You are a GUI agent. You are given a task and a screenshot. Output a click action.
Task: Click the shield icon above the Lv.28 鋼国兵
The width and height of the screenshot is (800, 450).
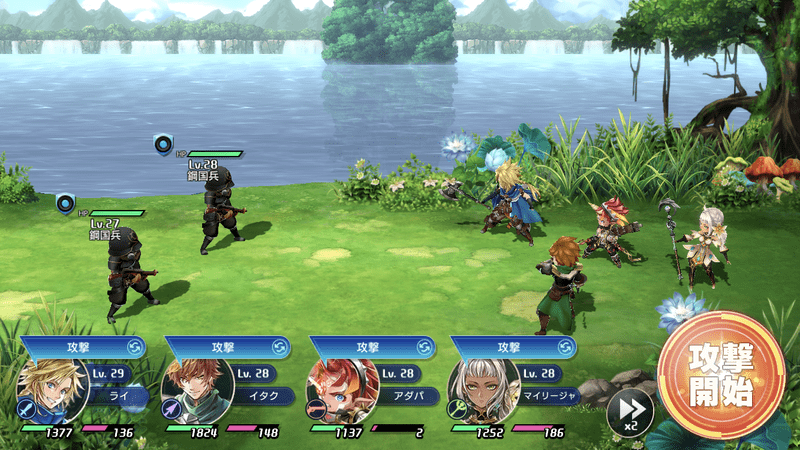(162, 144)
